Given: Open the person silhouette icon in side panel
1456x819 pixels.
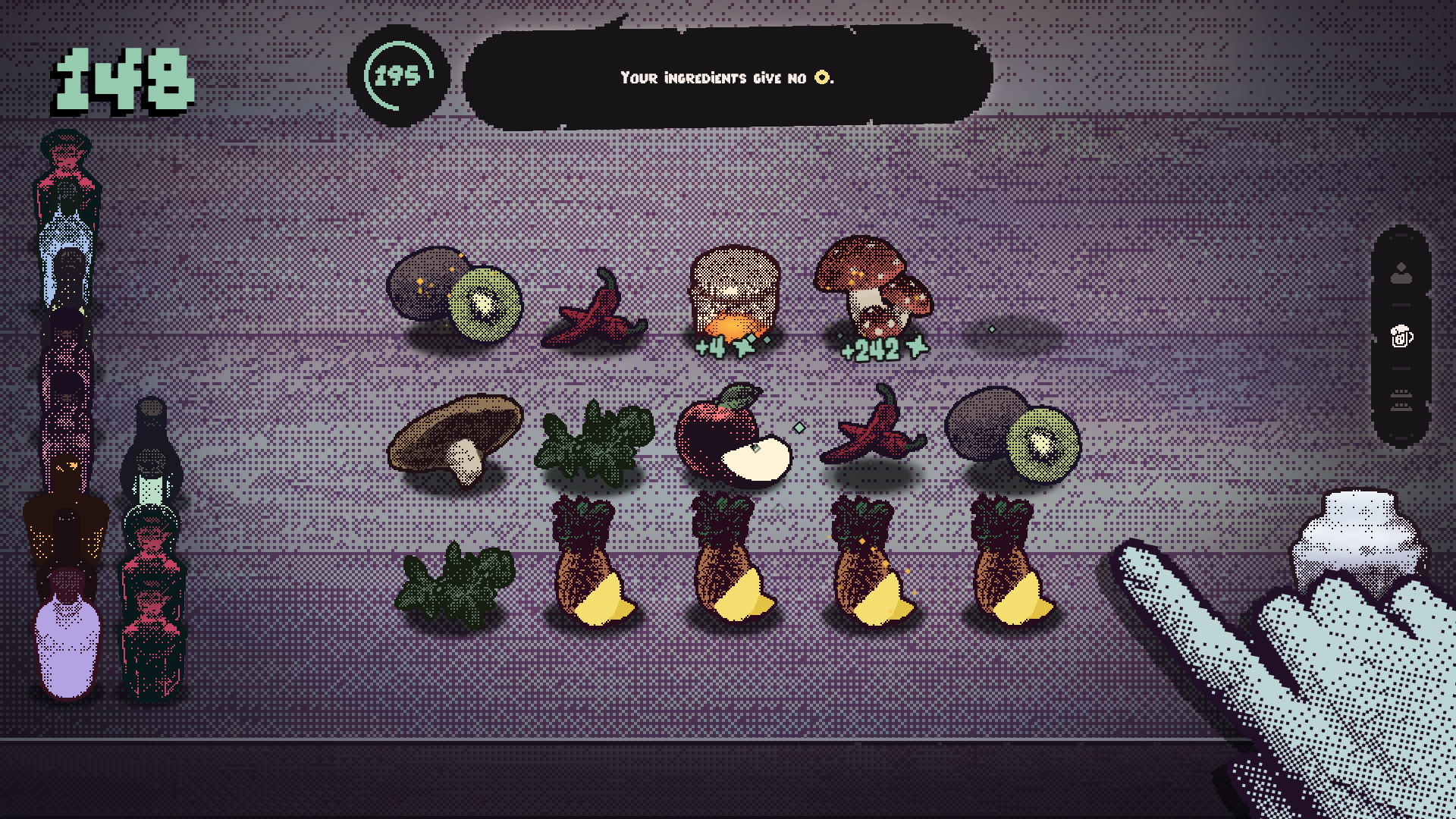Looking at the screenshot, I should [x=1401, y=273].
